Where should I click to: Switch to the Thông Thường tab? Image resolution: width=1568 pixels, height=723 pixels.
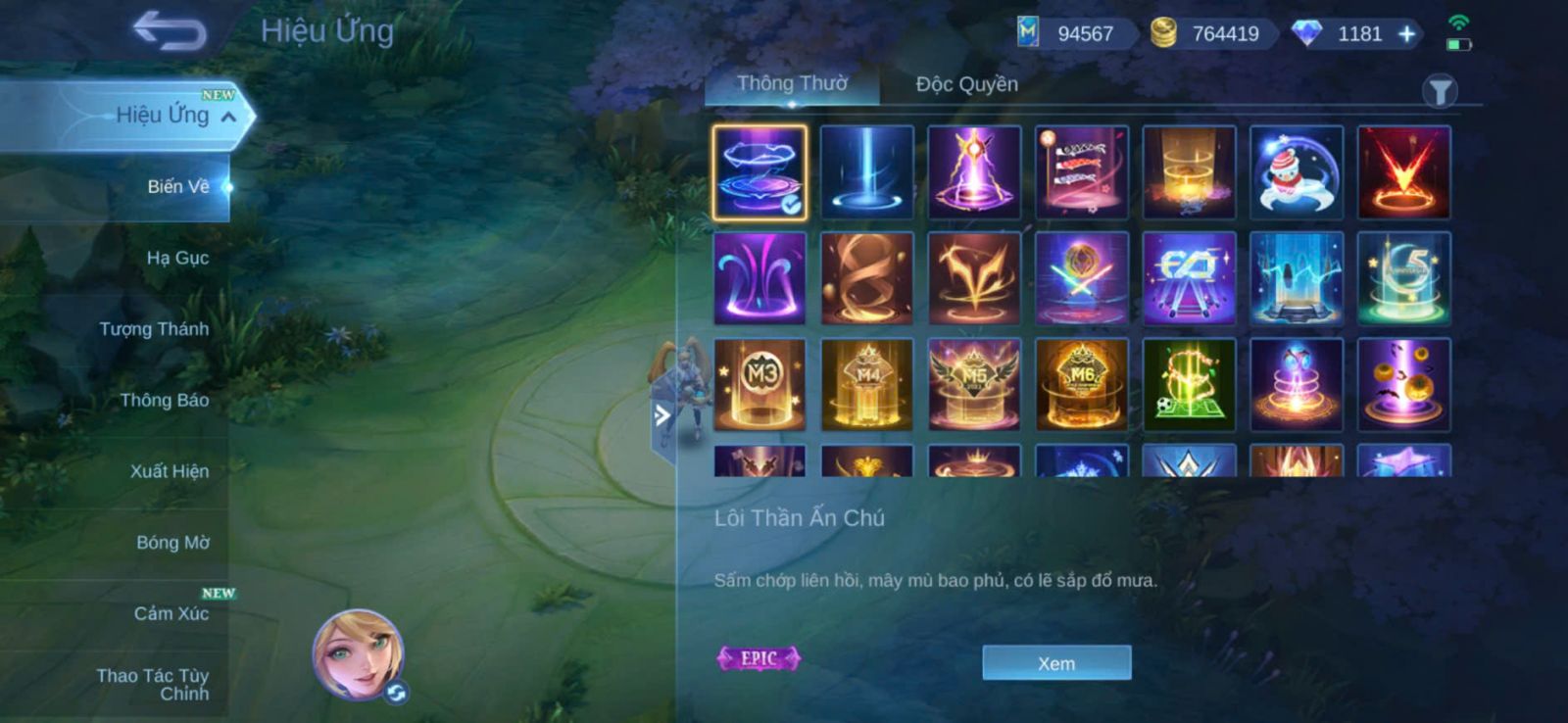pos(792,84)
